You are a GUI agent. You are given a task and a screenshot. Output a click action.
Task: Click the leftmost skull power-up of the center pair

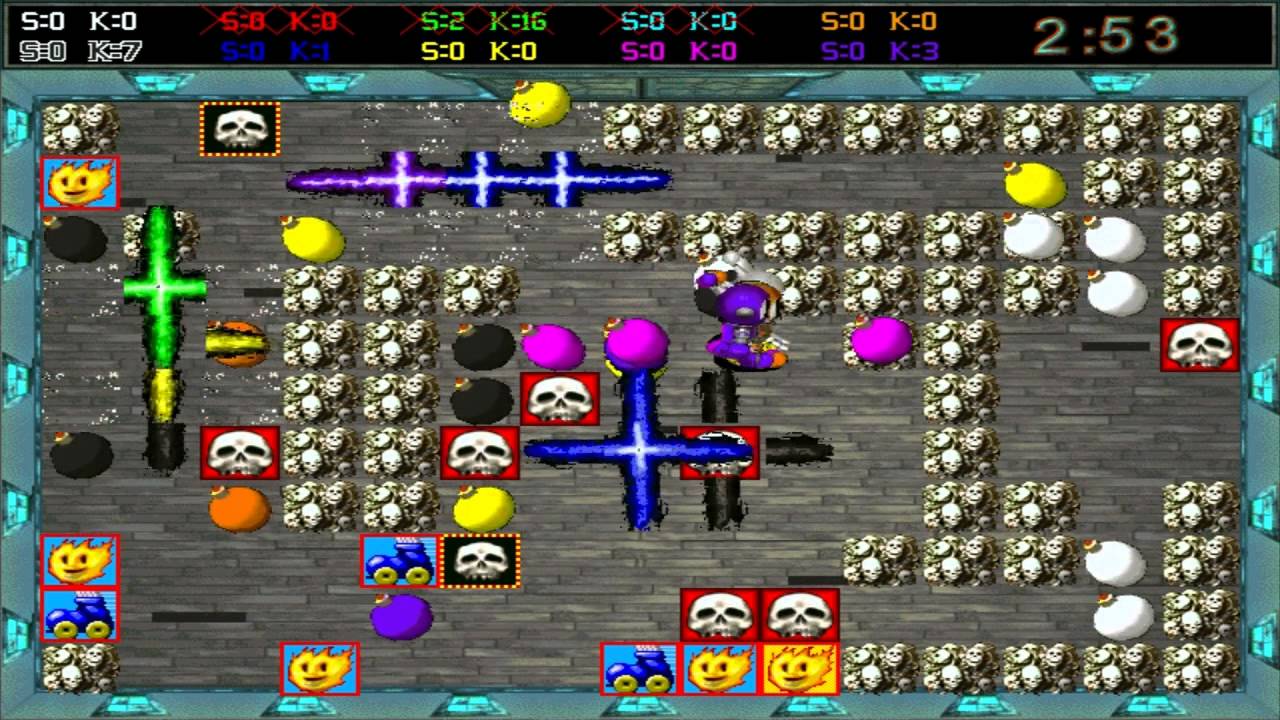[717, 613]
